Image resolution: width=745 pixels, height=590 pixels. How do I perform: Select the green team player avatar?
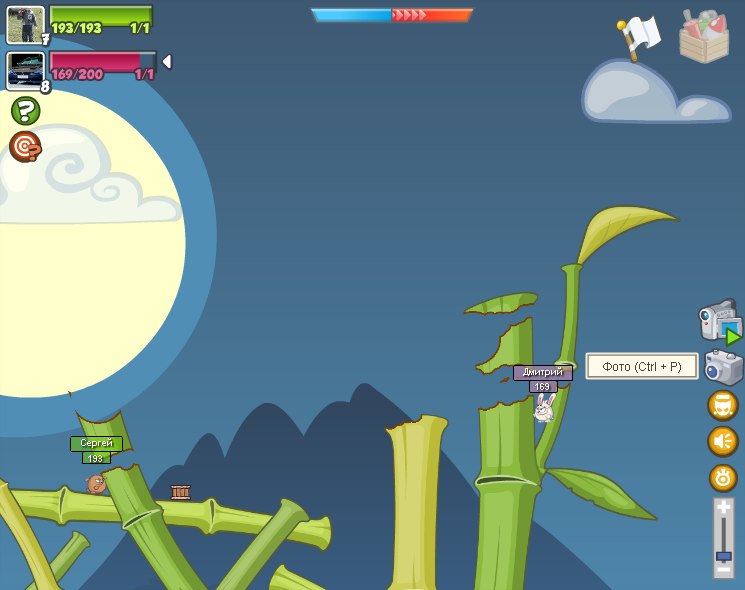[25, 24]
